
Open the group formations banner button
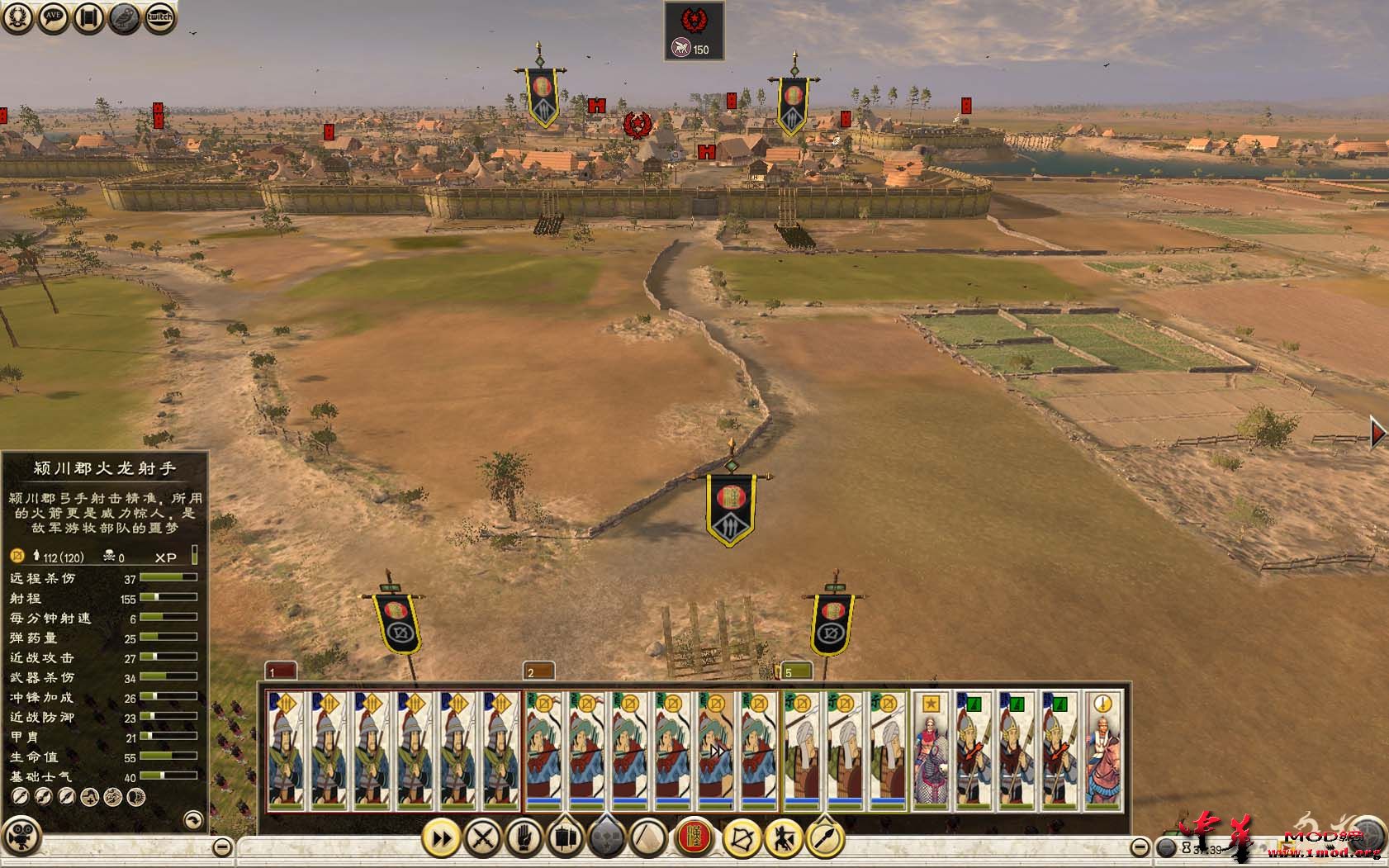pyautogui.click(x=565, y=839)
